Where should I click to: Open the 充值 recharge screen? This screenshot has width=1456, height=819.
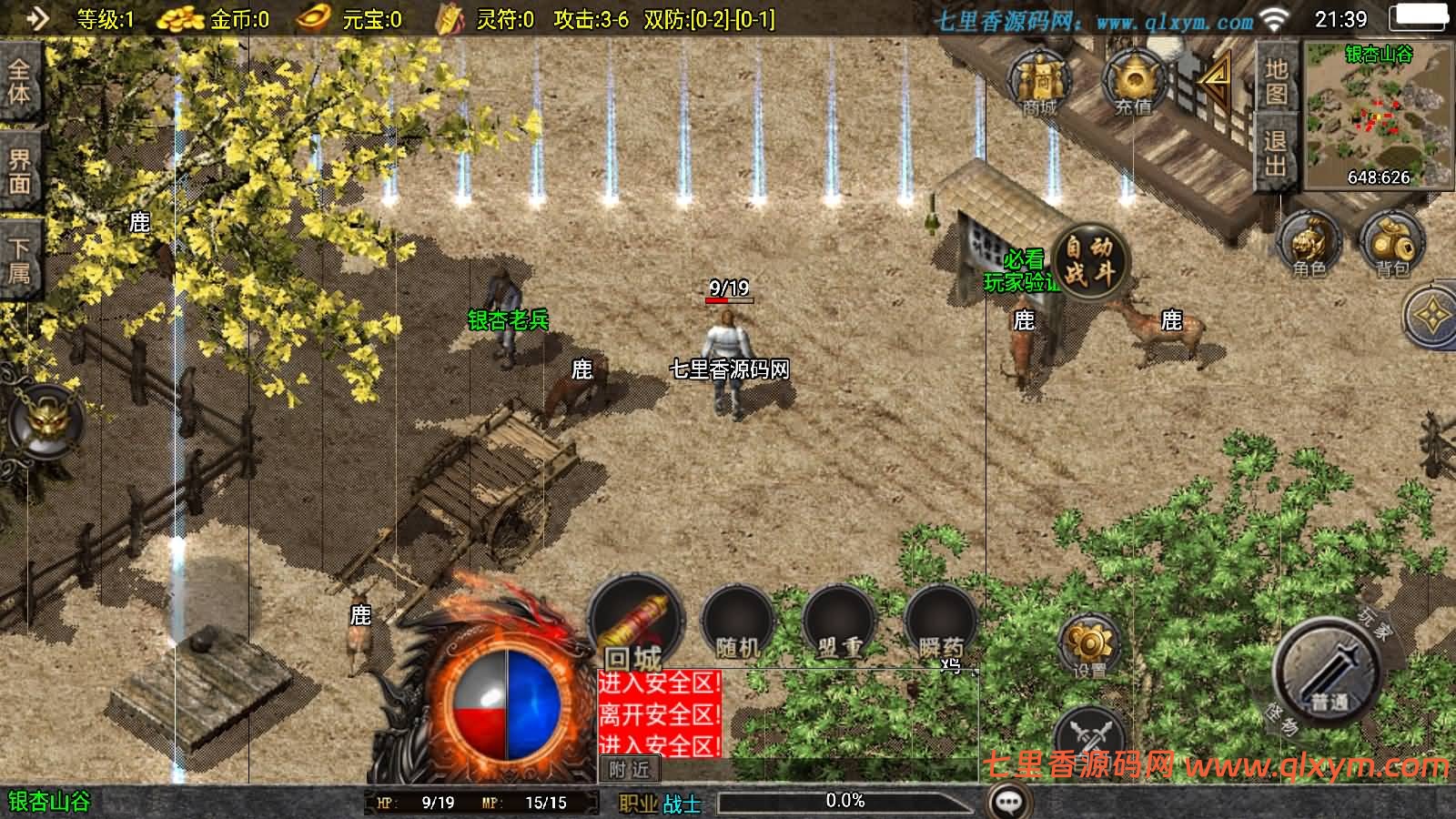tap(1133, 82)
